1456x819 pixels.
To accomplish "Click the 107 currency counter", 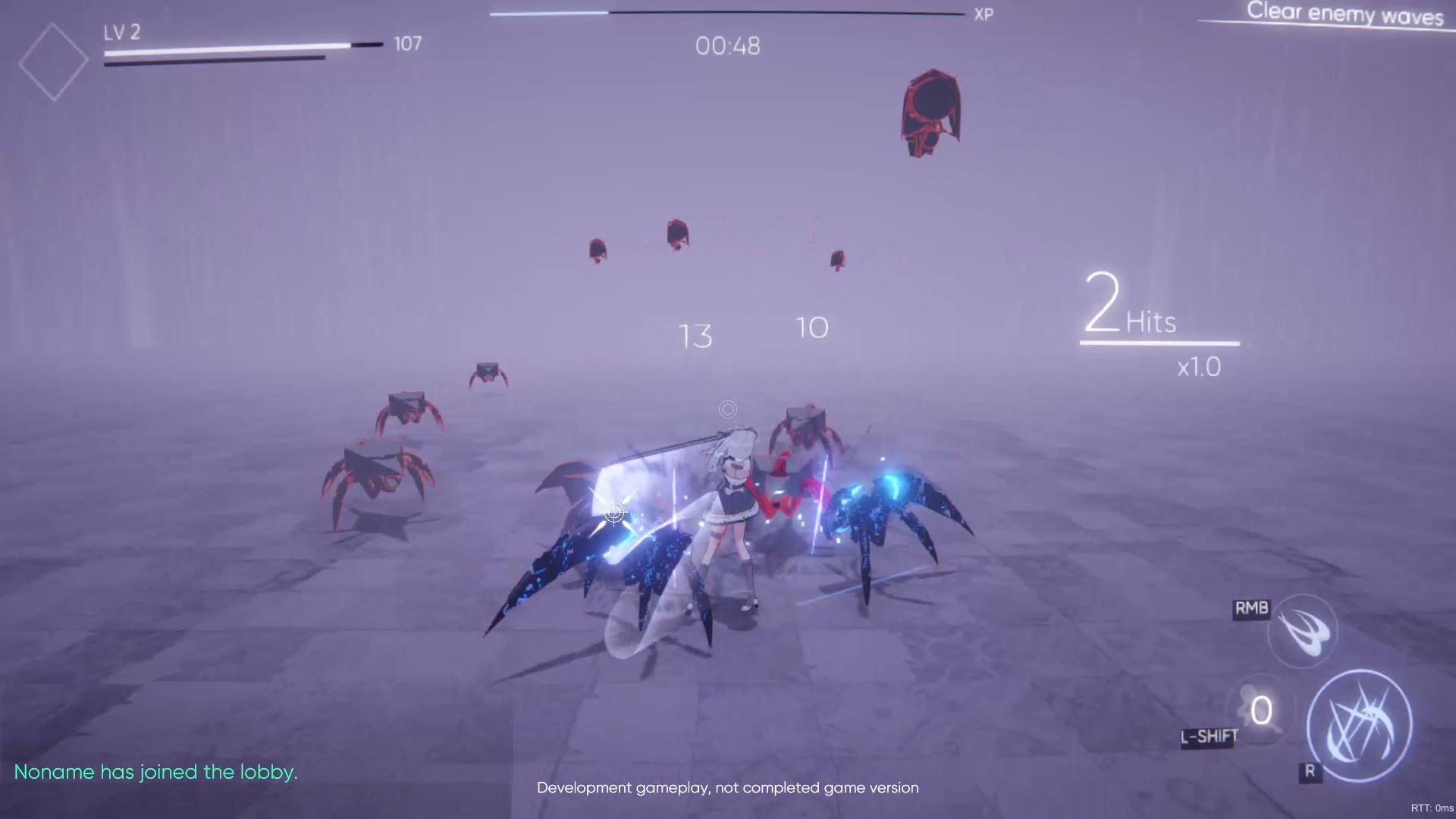I will tap(409, 43).
